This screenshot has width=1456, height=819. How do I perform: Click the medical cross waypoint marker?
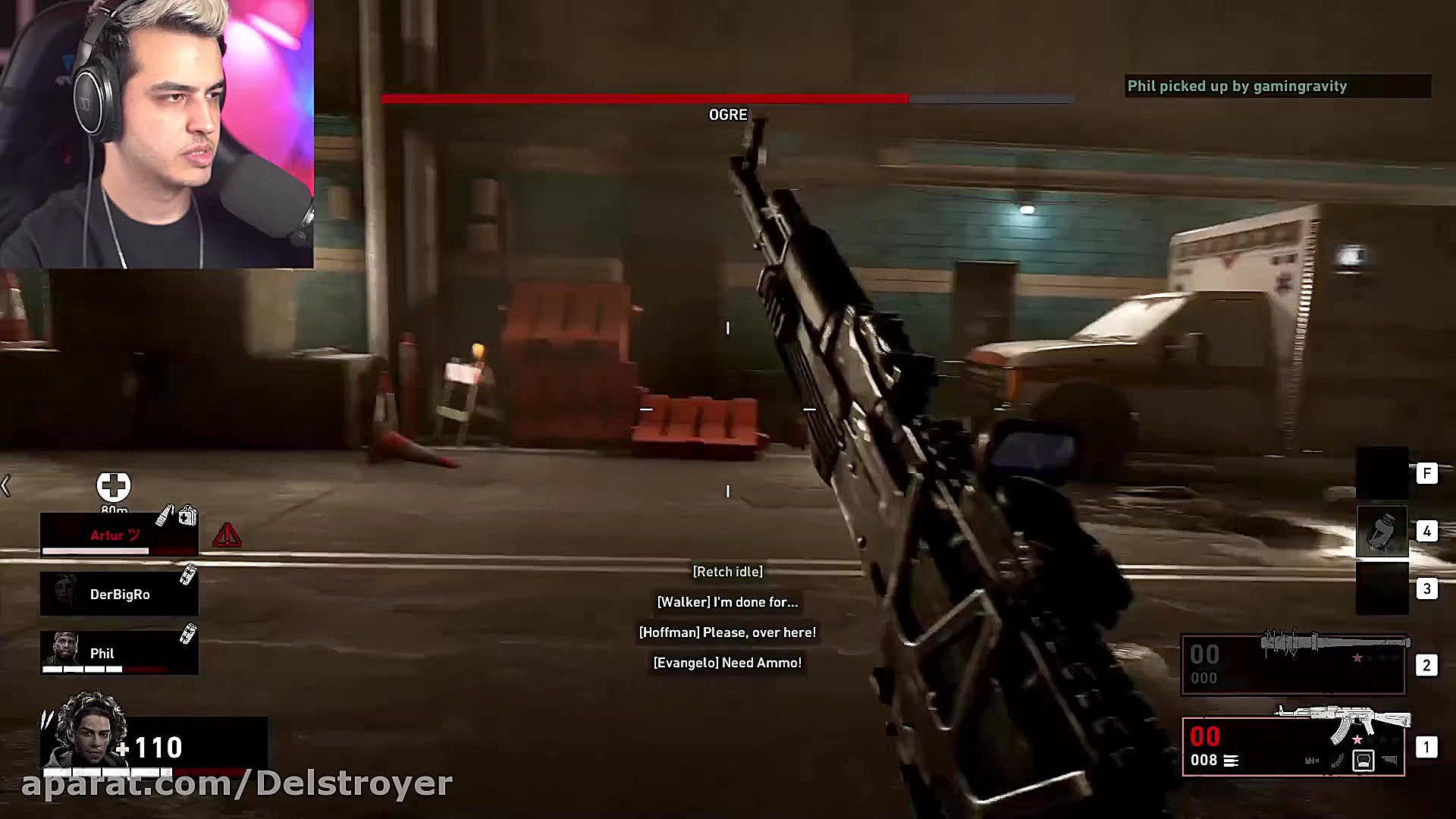point(114,486)
